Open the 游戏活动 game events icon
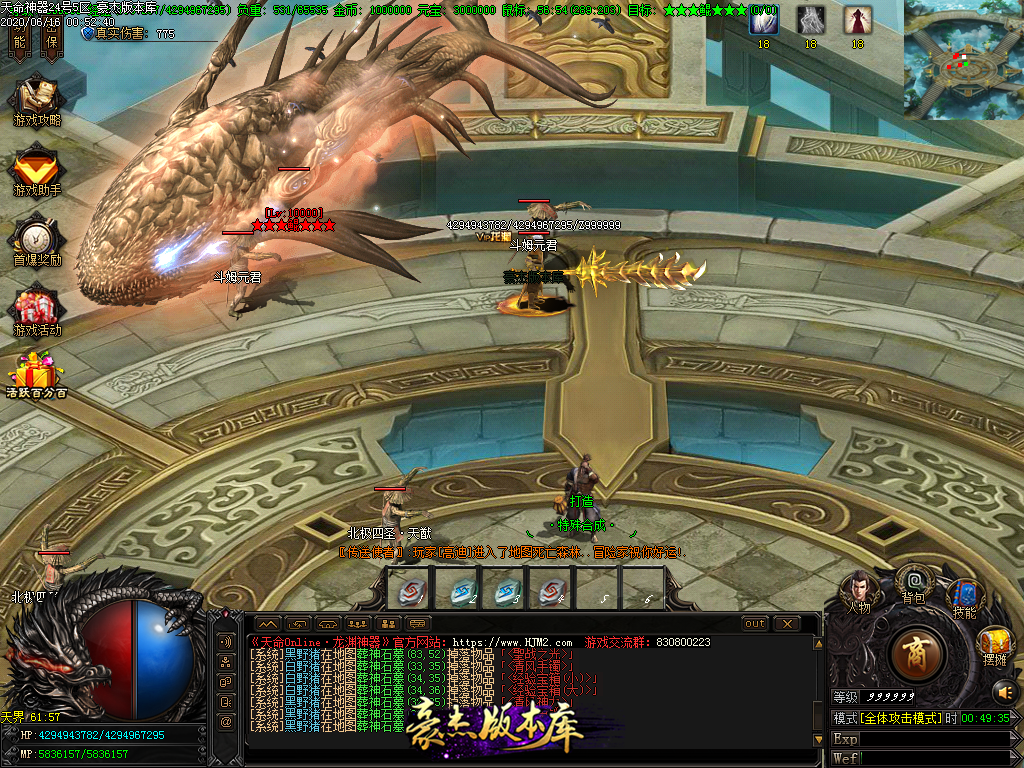Viewport: 1024px width, 768px height. 37,309
